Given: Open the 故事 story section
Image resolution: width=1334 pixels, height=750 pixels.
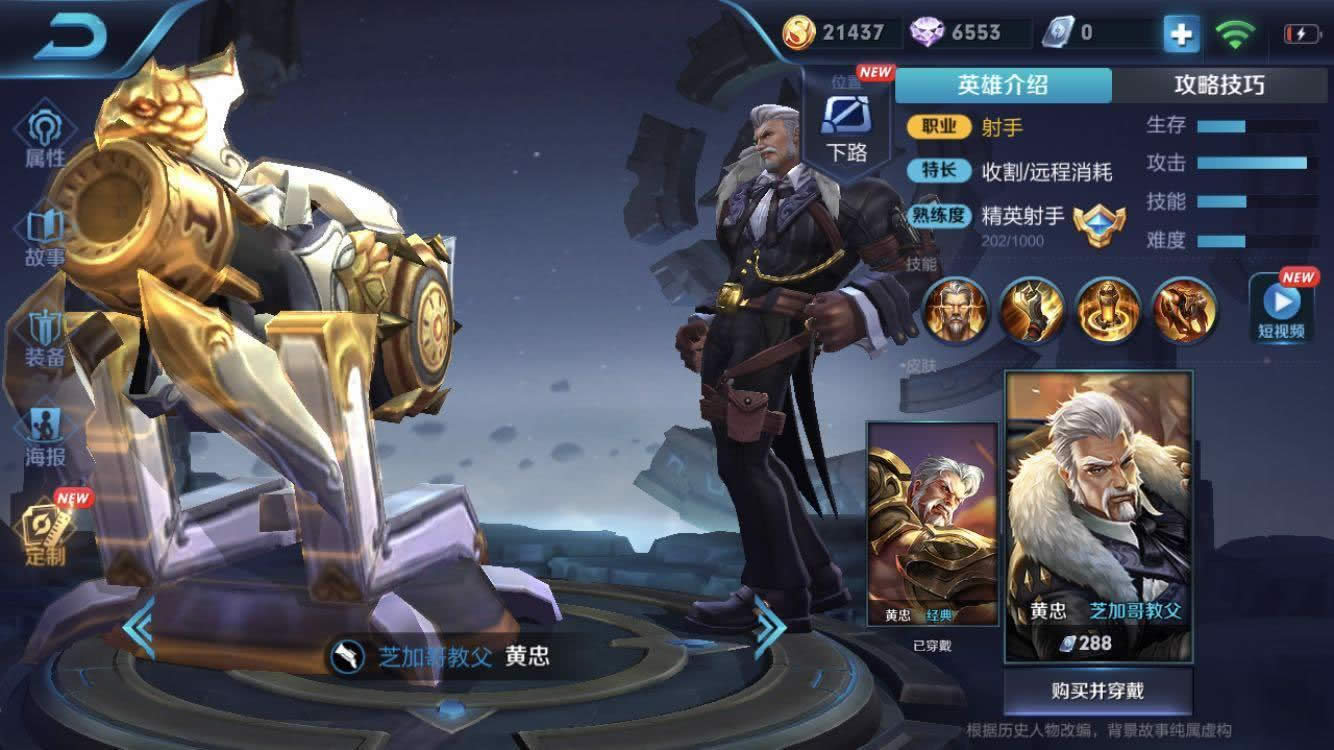Looking at the screenshot, I should pos(45,238).
